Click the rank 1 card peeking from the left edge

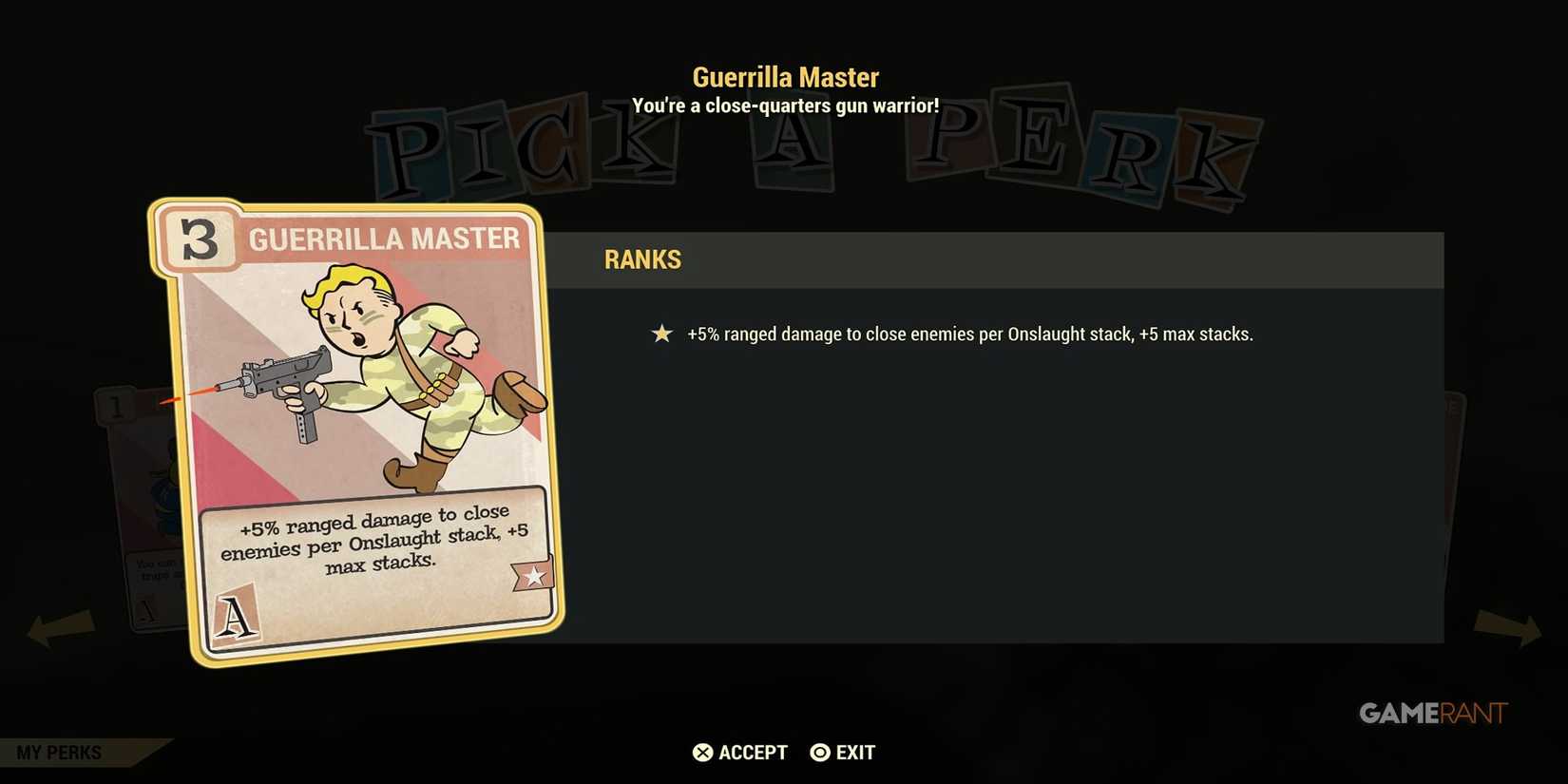tap(117, 404)
